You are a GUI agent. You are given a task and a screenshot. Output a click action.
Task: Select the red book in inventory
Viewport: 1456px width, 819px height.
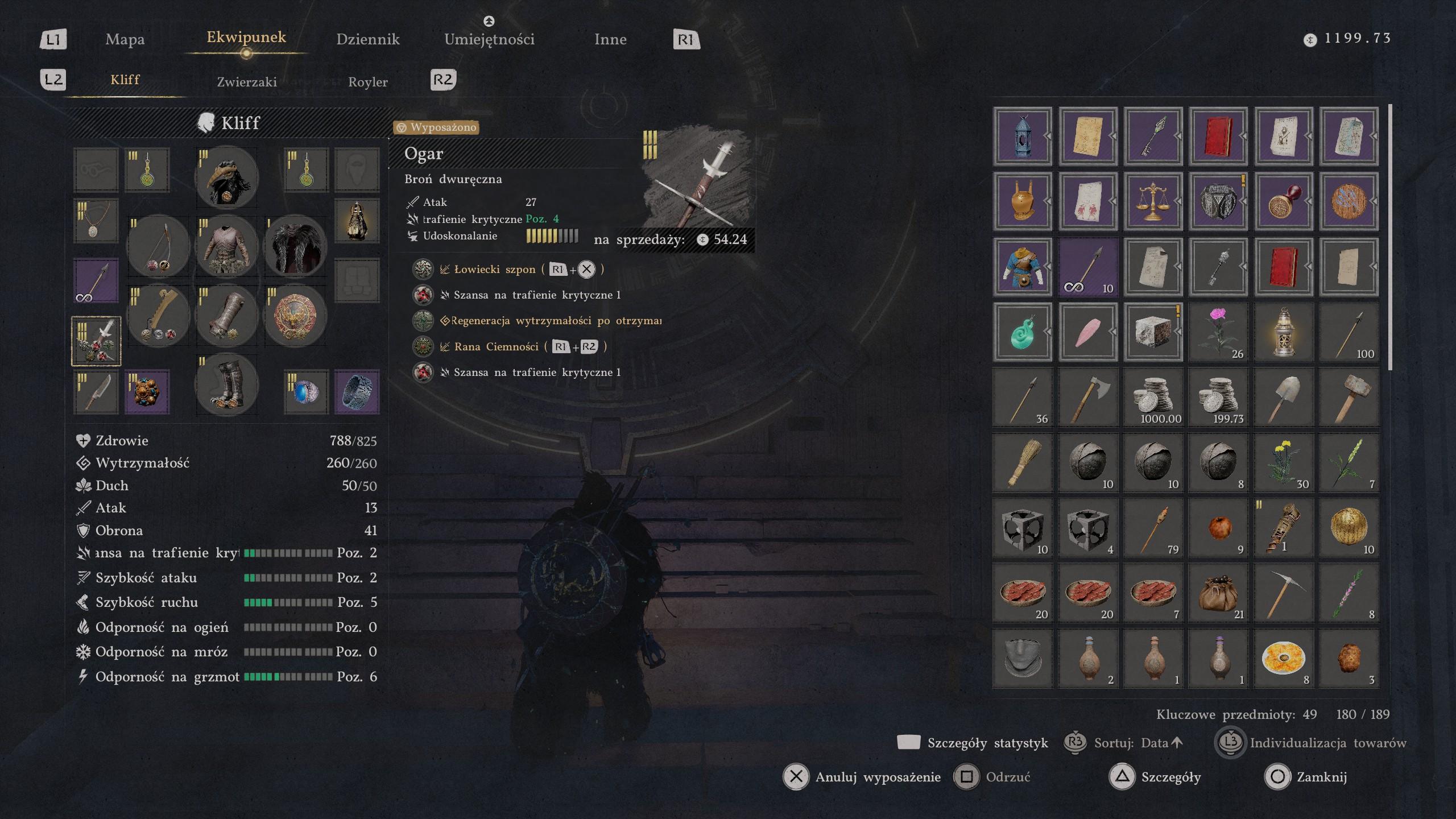click(1218, 136)
